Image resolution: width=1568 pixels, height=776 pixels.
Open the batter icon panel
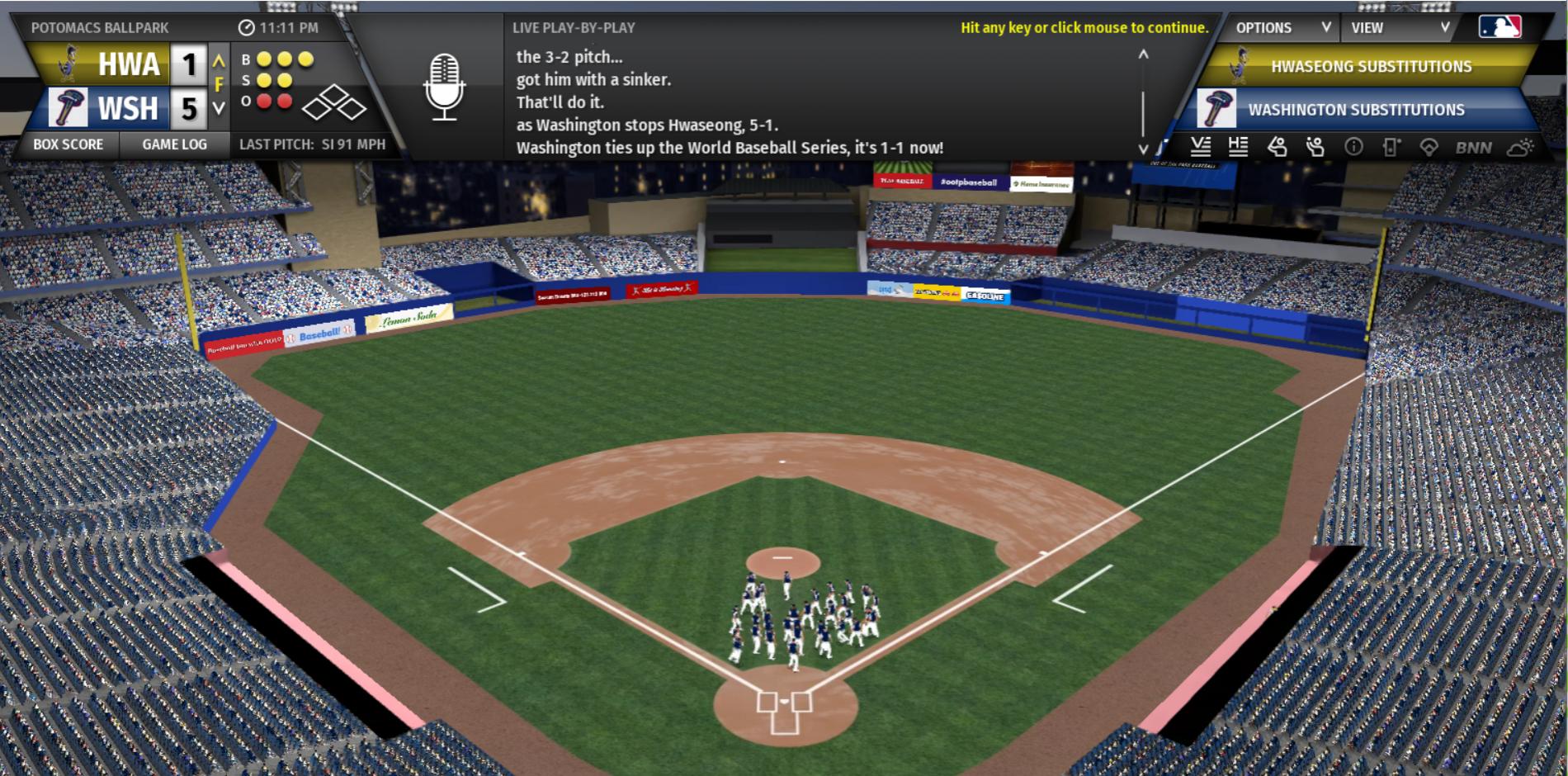pos(1277,147)
